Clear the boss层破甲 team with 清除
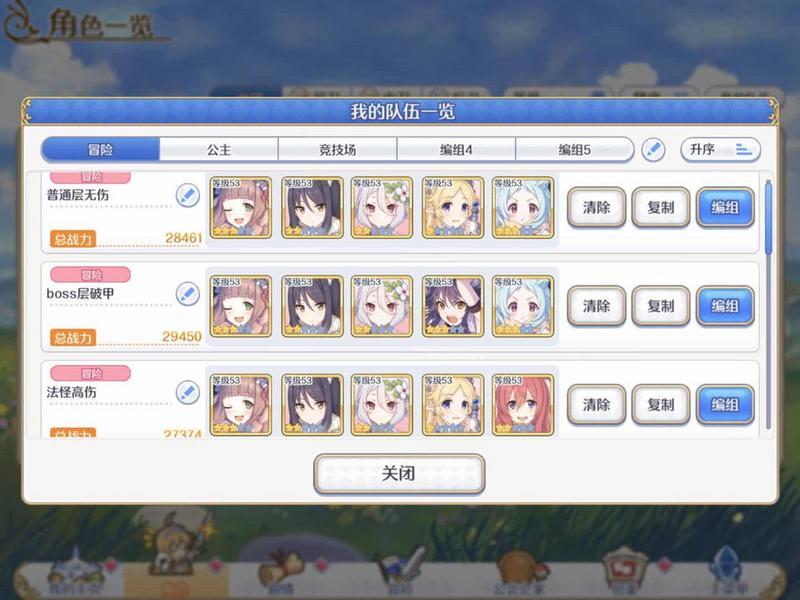Image resolution: width=800 pixels, height=600 pixels. [597, 306]
